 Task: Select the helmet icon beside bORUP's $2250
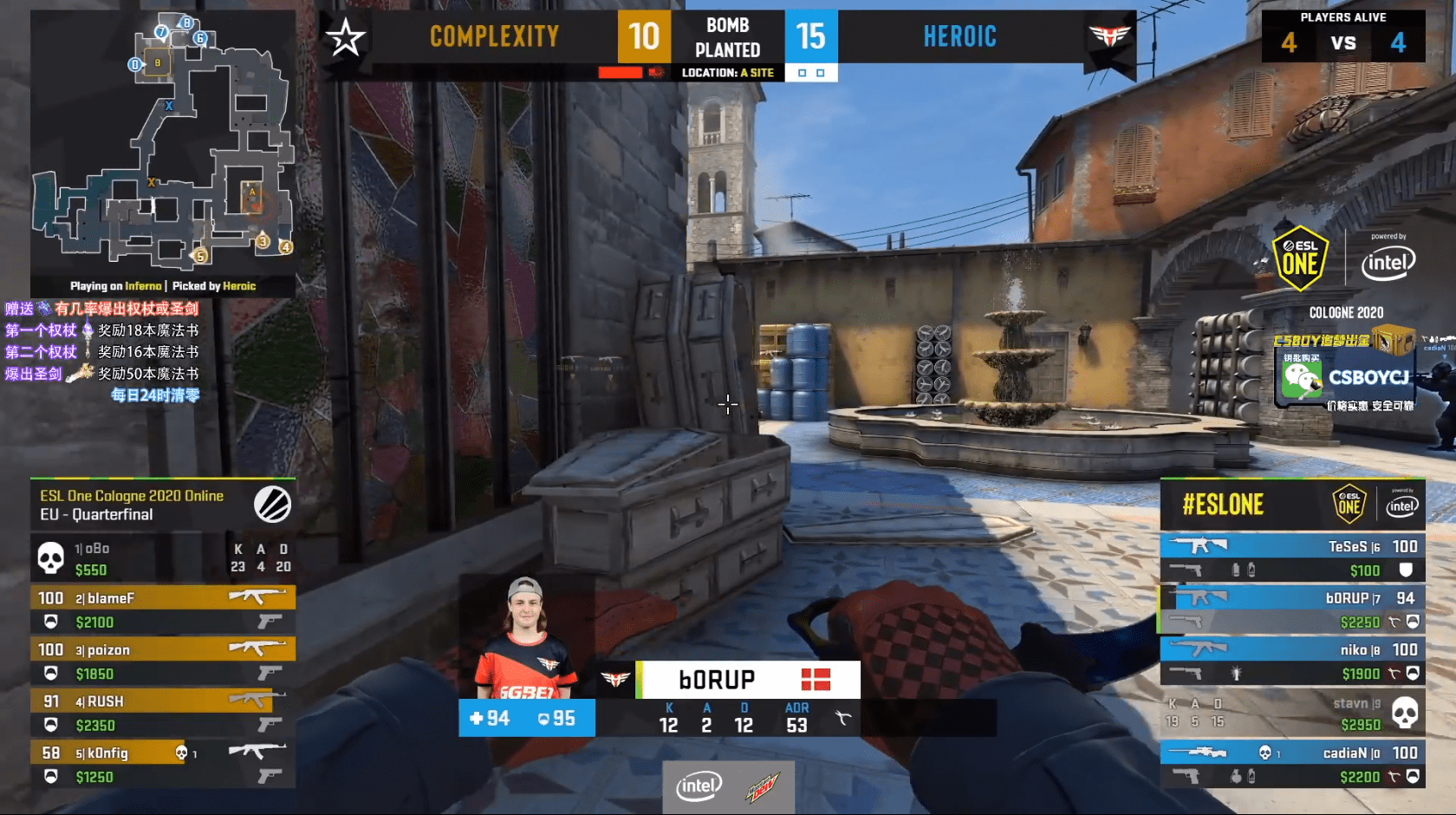(1414, 622)
